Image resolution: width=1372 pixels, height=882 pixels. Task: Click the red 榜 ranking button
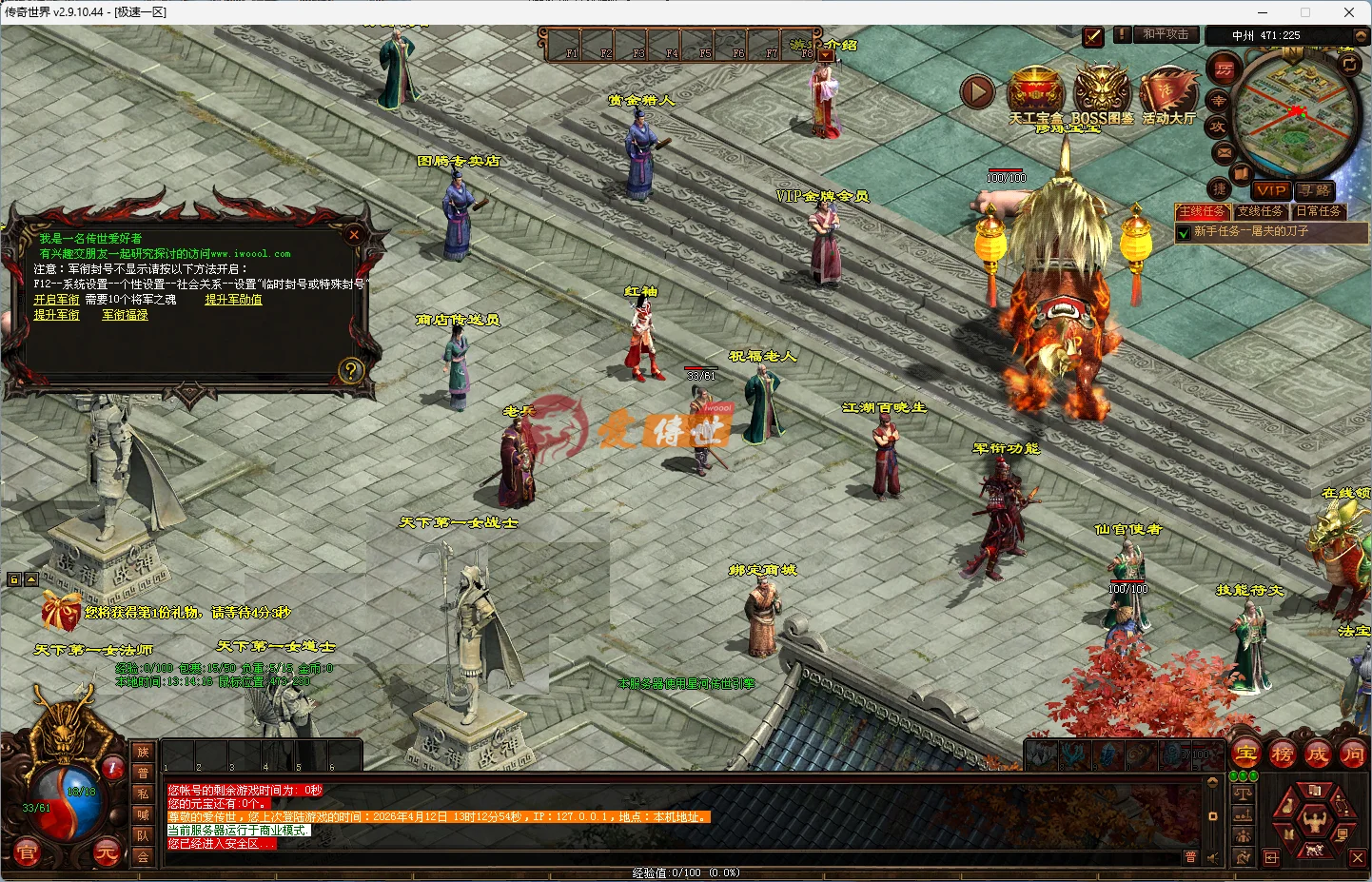tap(1282, 755)
